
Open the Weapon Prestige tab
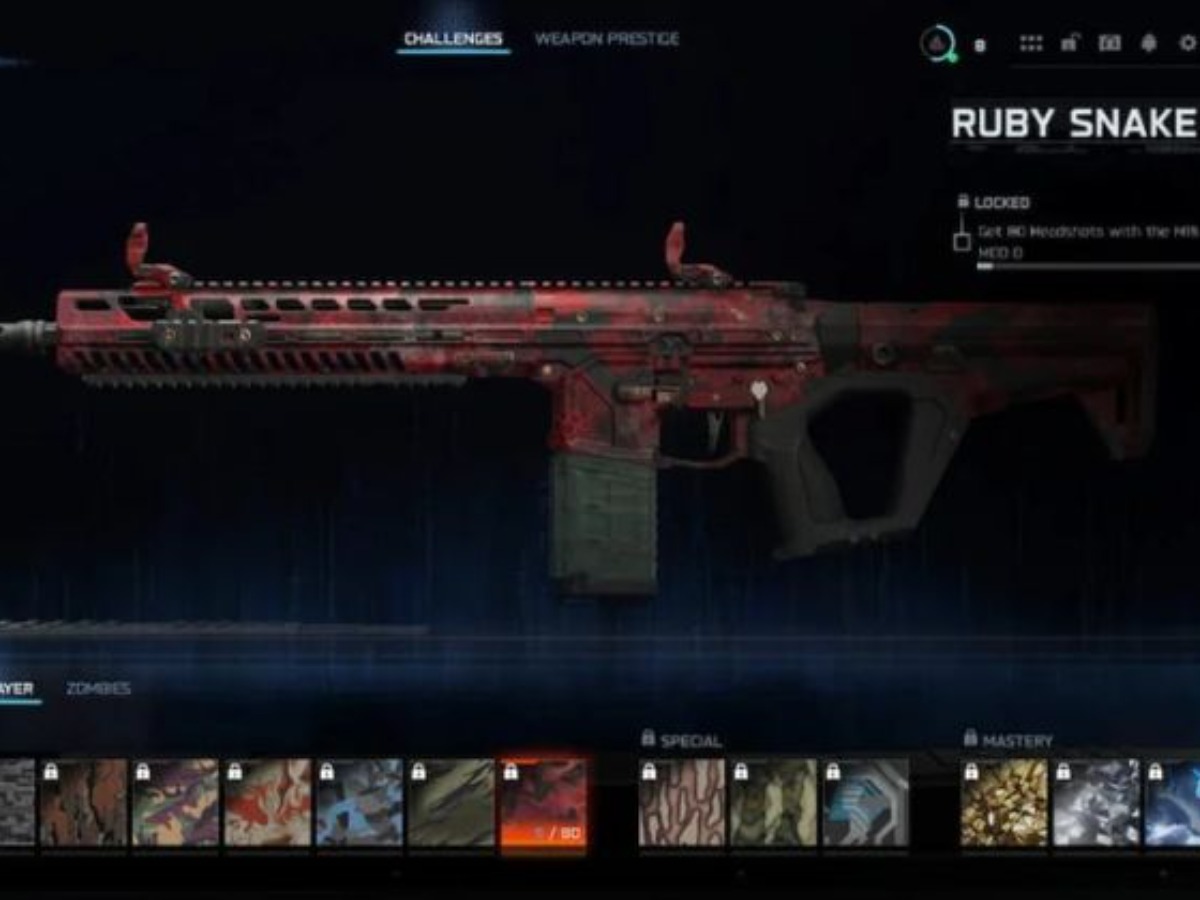[606, 39]
